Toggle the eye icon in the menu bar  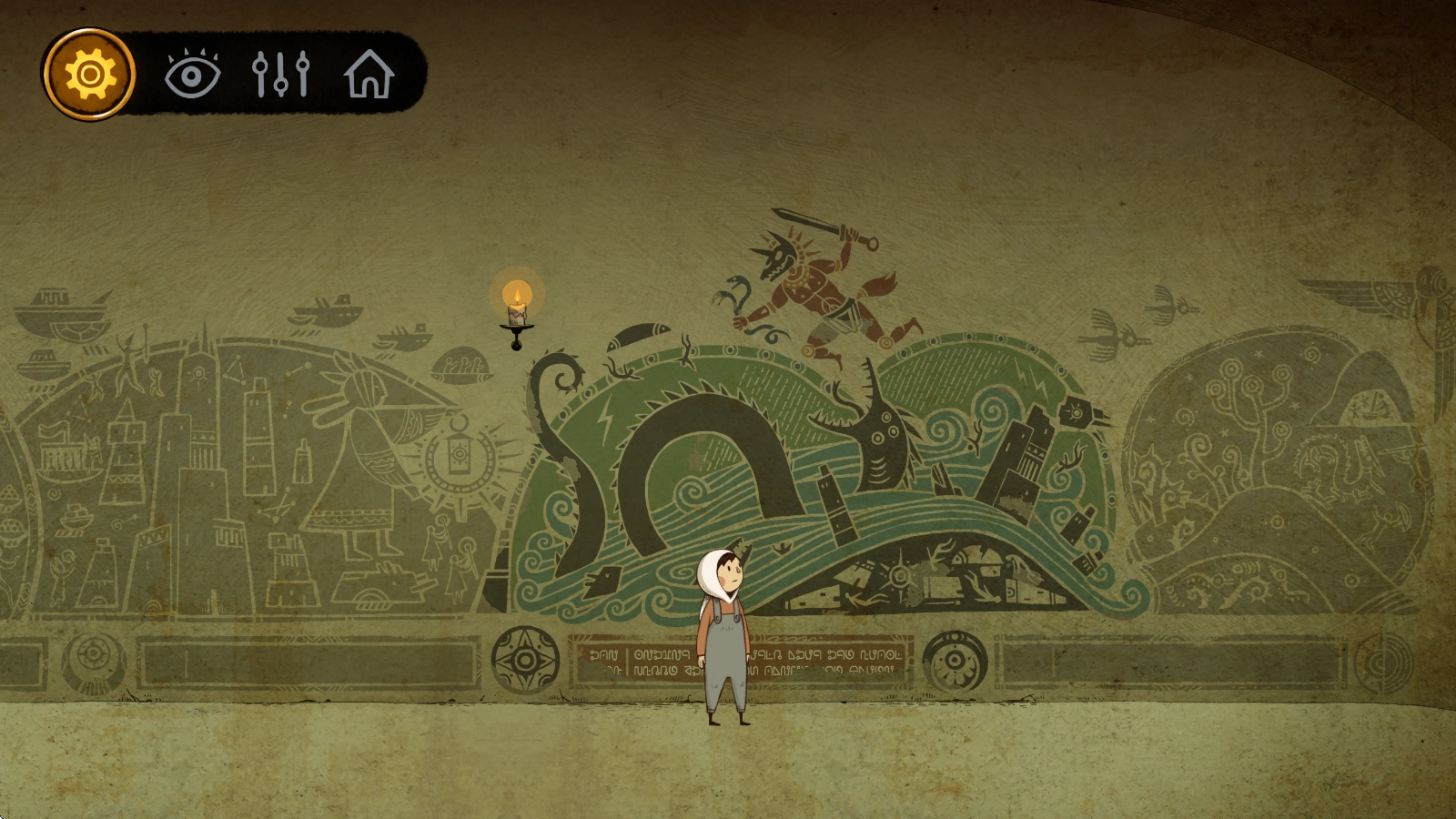(x=192, y=75)
